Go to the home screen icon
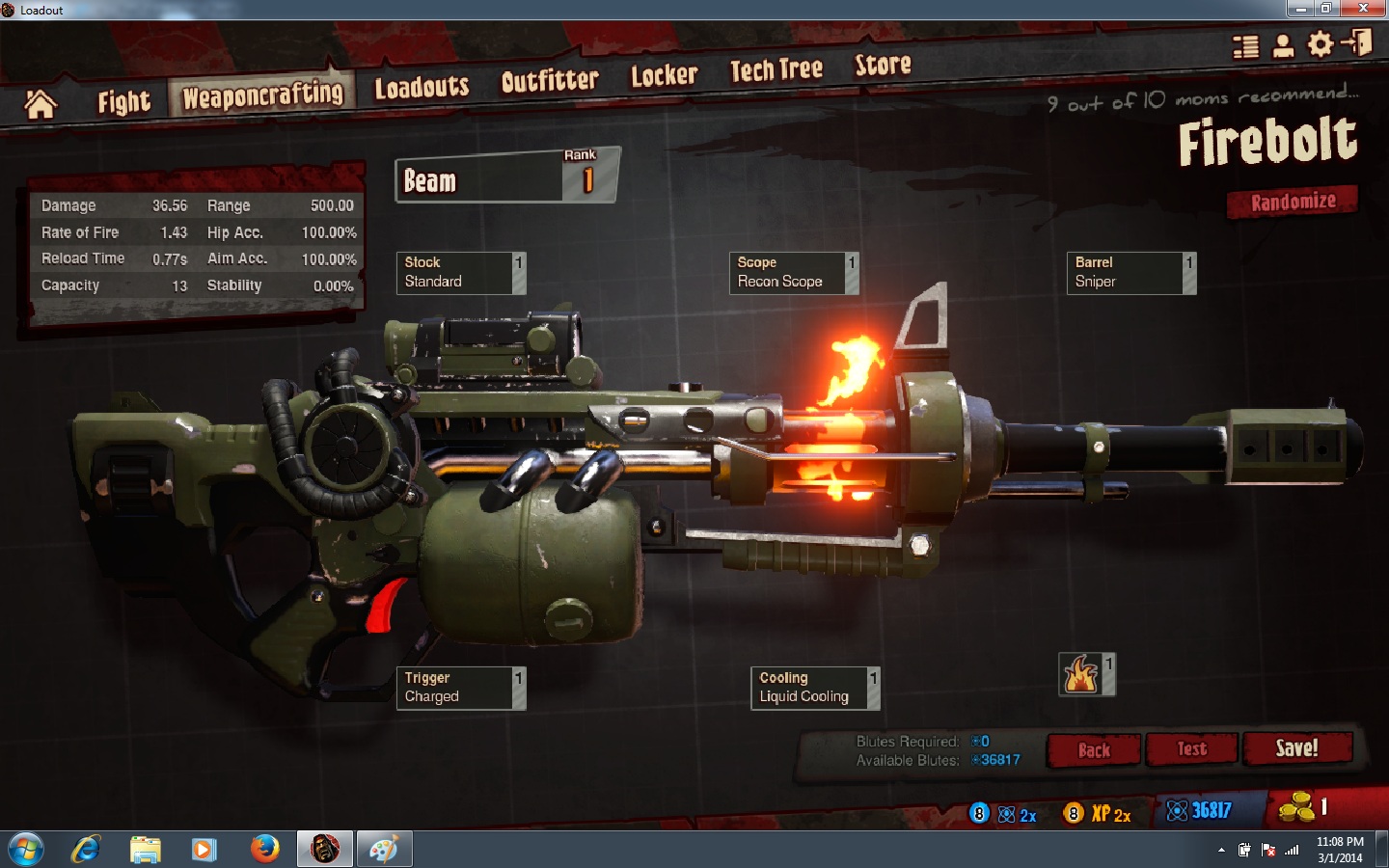This screenshot has height=868, width=1389. click(41, 104)
